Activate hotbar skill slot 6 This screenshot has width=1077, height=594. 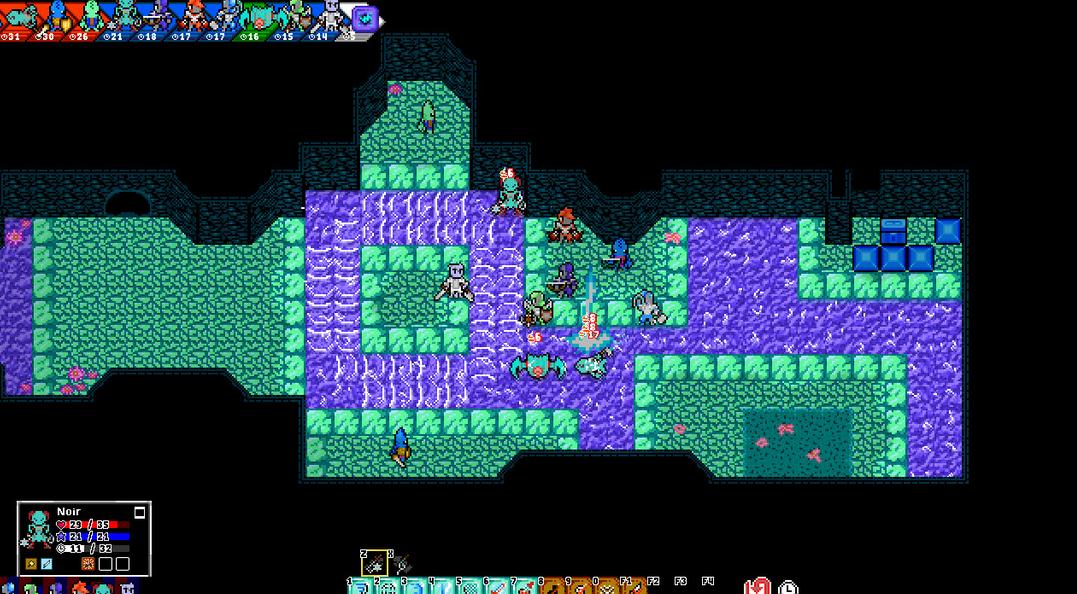pyautogui.click(x=497, y=587)
